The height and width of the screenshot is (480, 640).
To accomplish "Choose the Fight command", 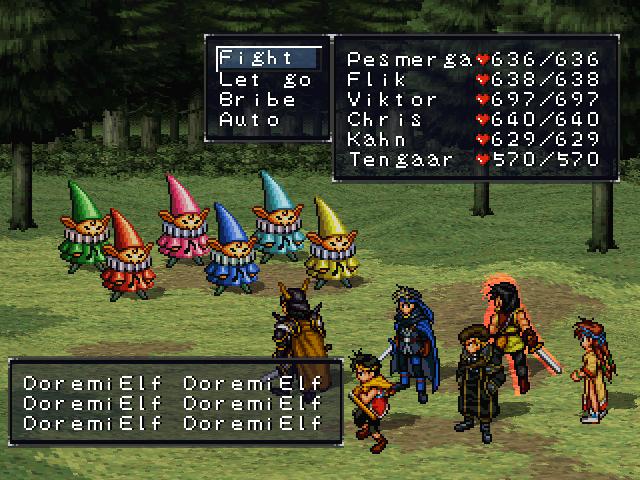I will (x=256, y=58).
